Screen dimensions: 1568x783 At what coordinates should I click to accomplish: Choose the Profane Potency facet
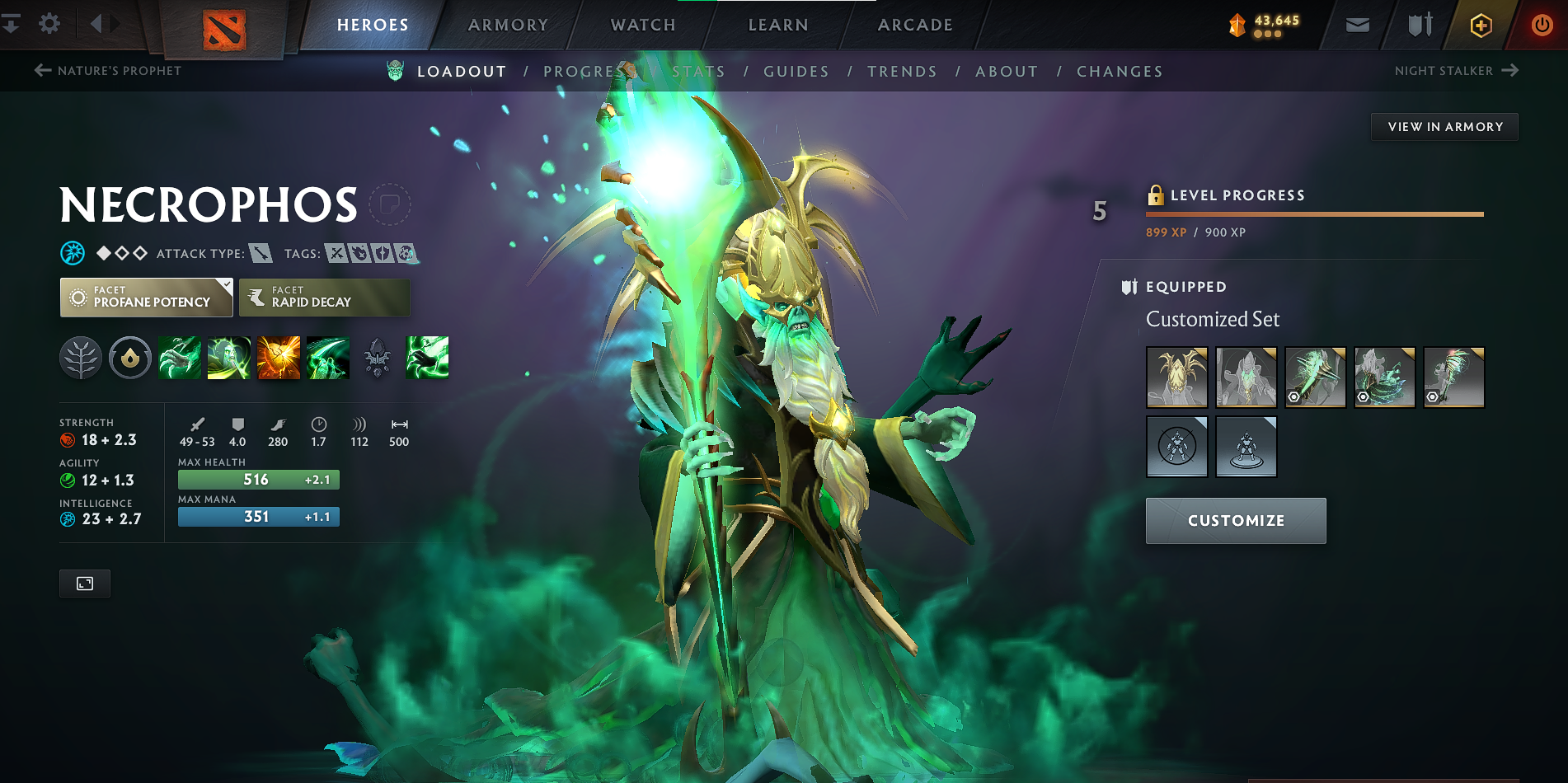point(146,298)
